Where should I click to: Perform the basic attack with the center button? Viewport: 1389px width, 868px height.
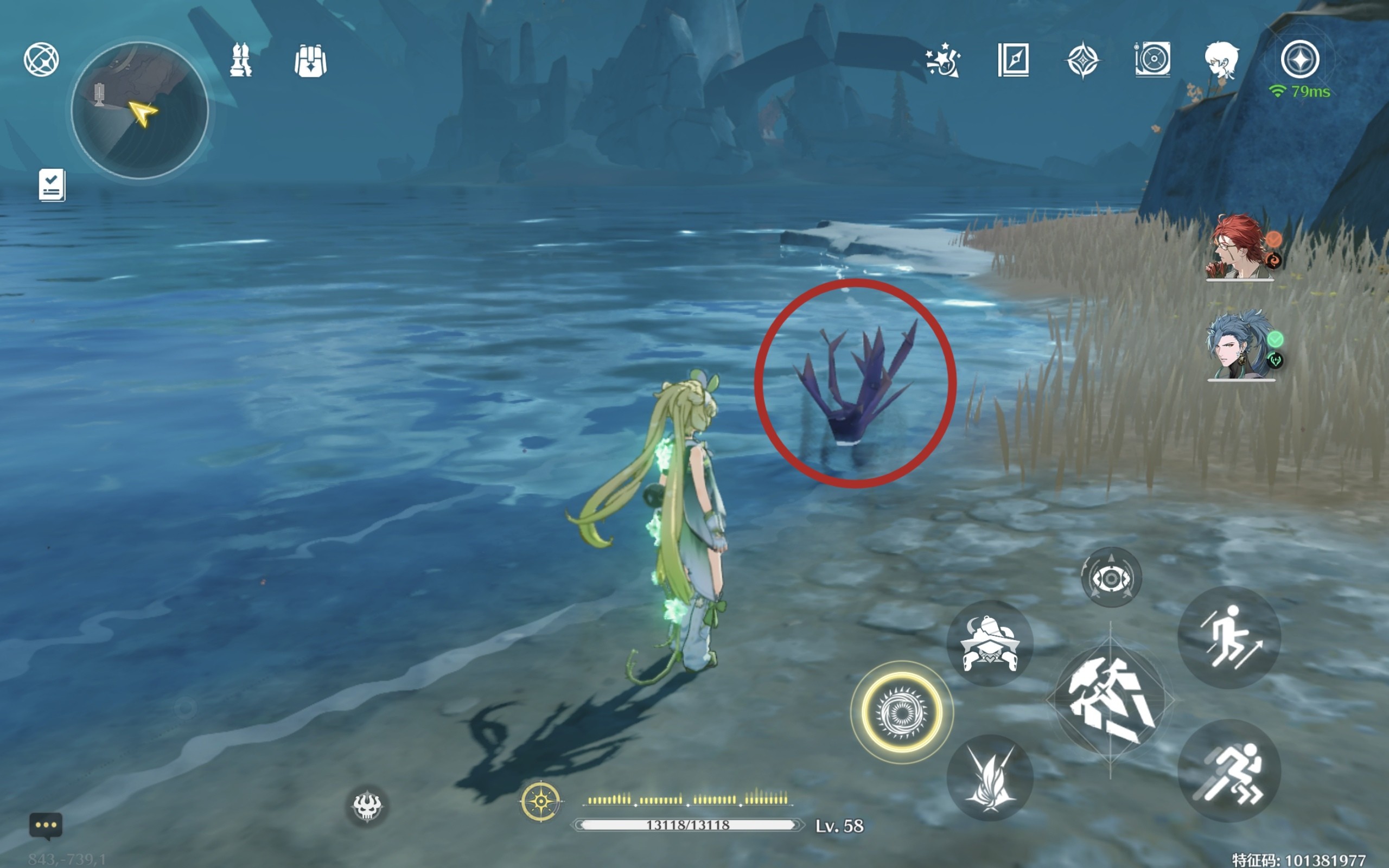pyautogui.click(x=1111, y=701)
